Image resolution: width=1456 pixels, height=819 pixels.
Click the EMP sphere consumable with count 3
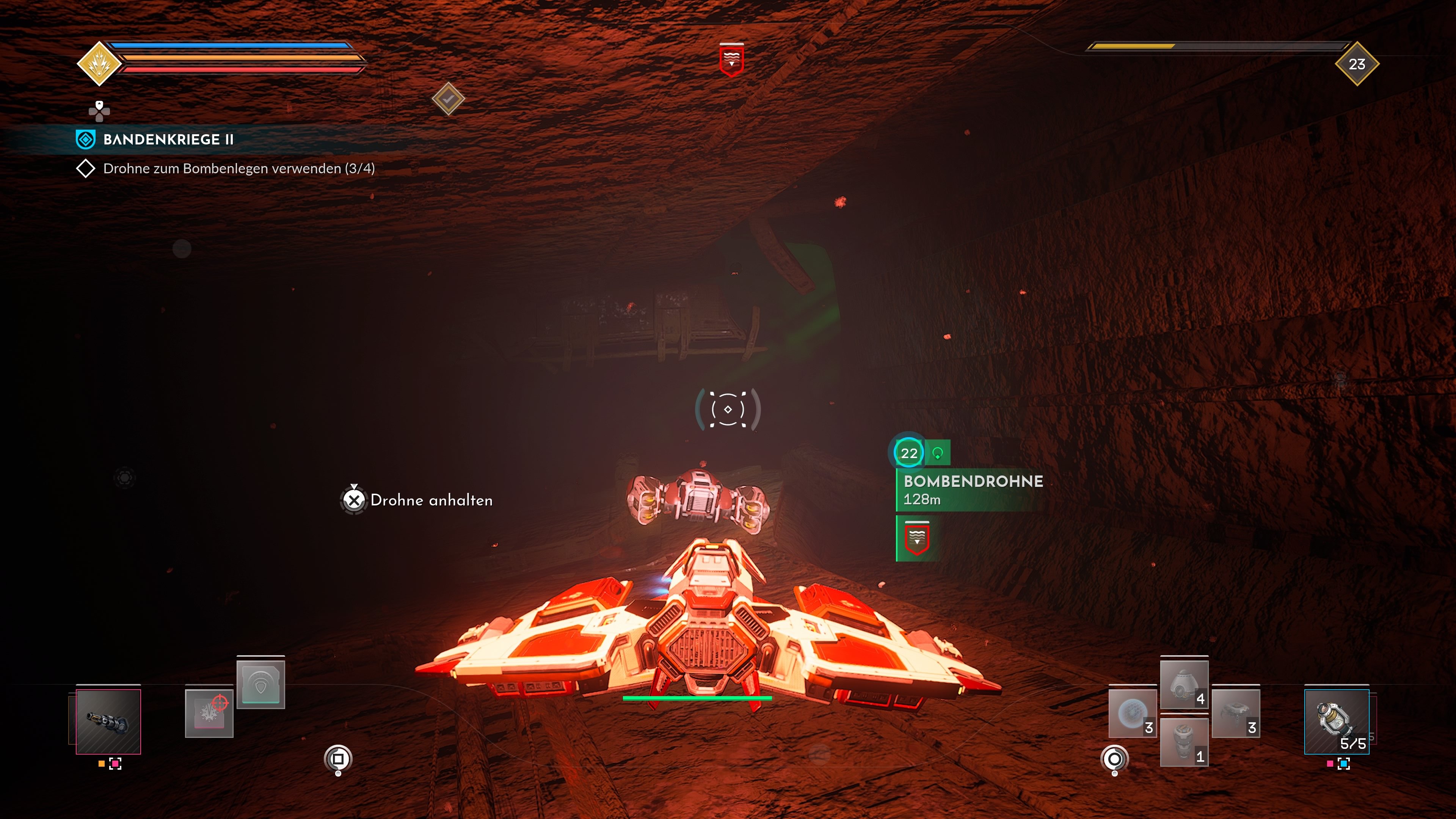pyautogui.click(x=1133, y=714)
